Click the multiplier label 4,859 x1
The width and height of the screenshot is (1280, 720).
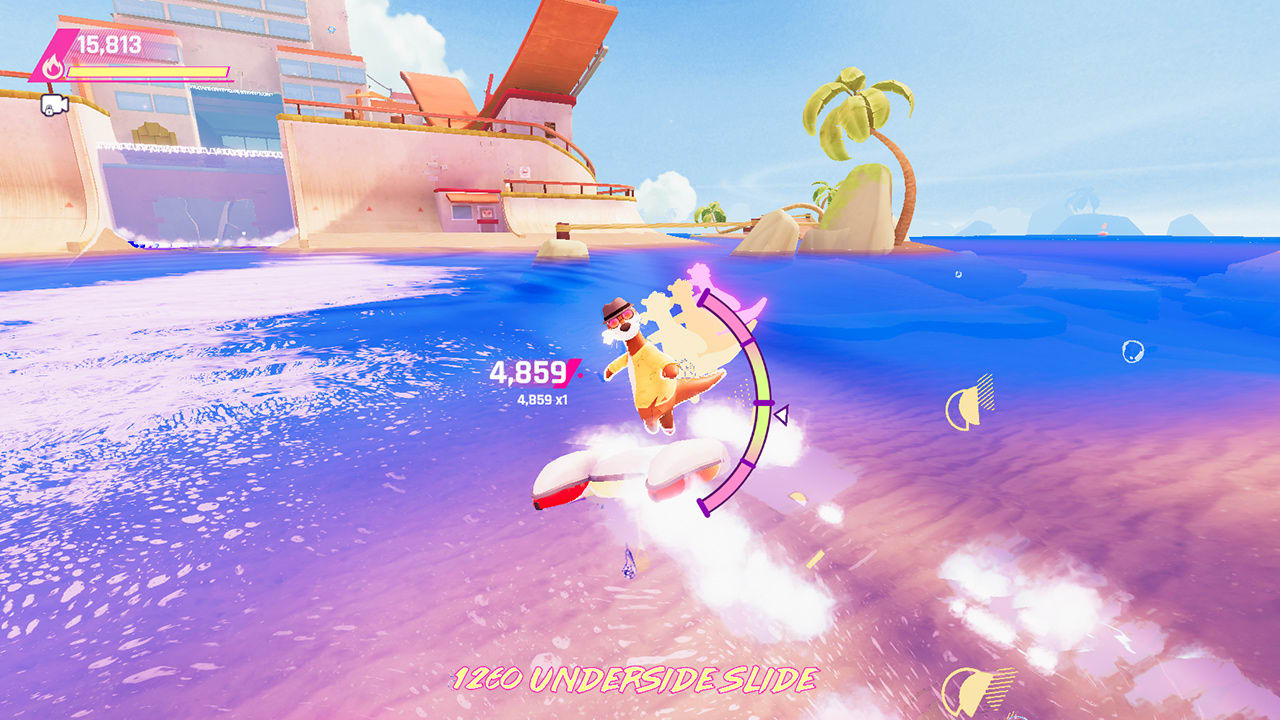pyautogui.click(x=541, y=398)
